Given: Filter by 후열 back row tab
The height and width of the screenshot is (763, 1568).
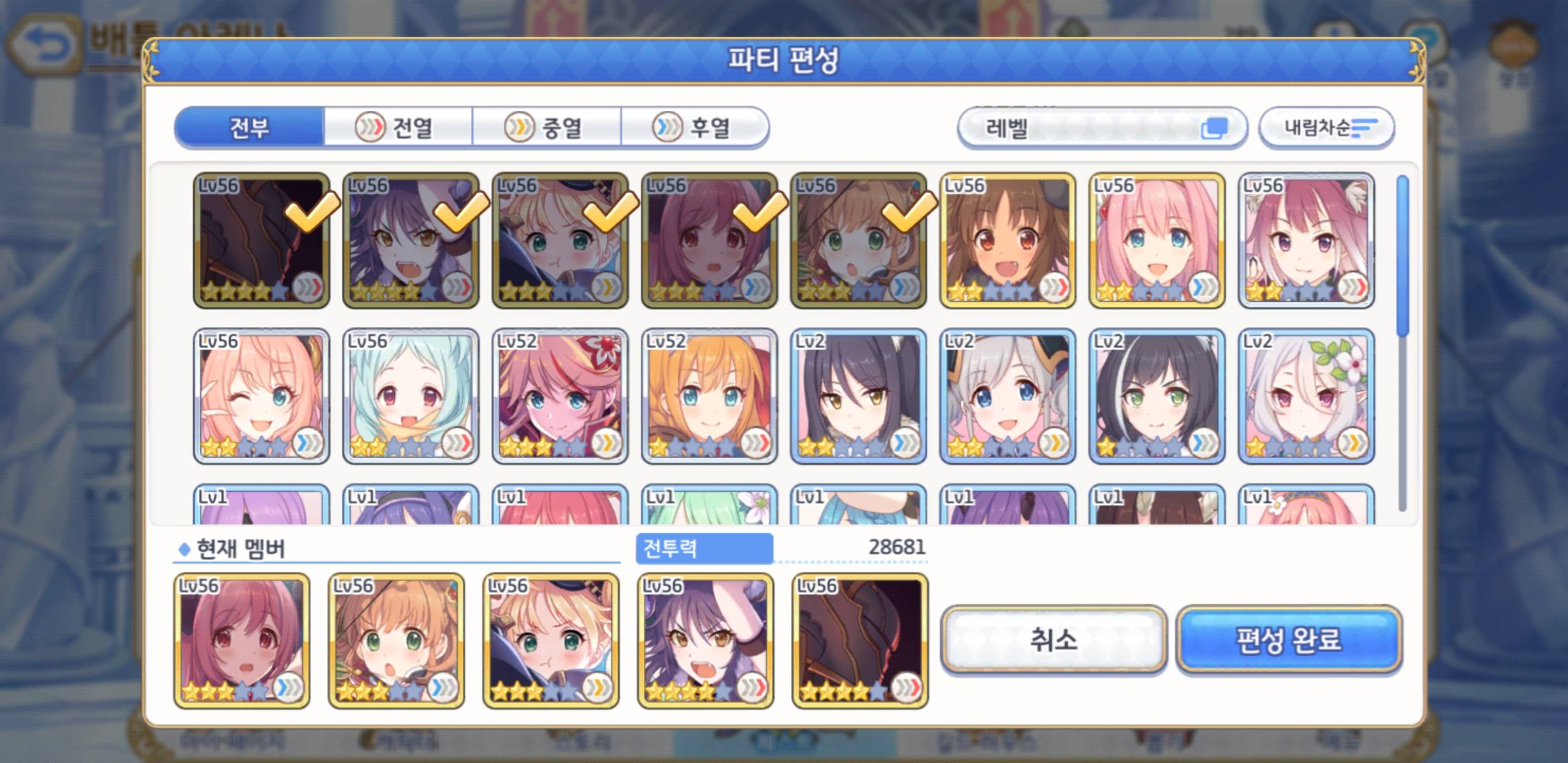Looking at the screenshot, I should click(695, 128).
